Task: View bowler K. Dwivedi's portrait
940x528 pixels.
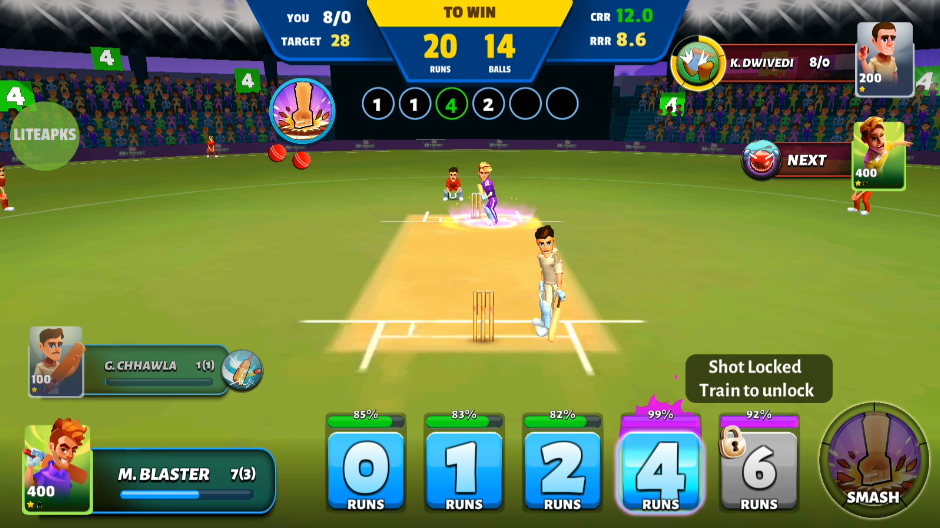Action: [884, 59]
